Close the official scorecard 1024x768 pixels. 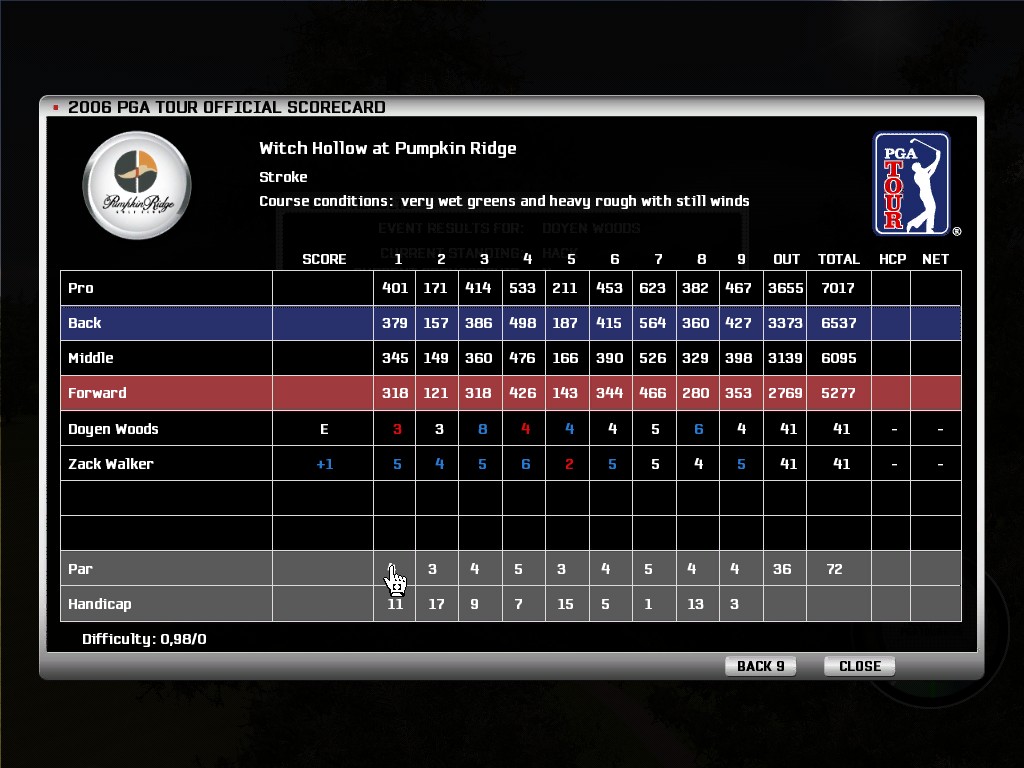pos(859,666)
